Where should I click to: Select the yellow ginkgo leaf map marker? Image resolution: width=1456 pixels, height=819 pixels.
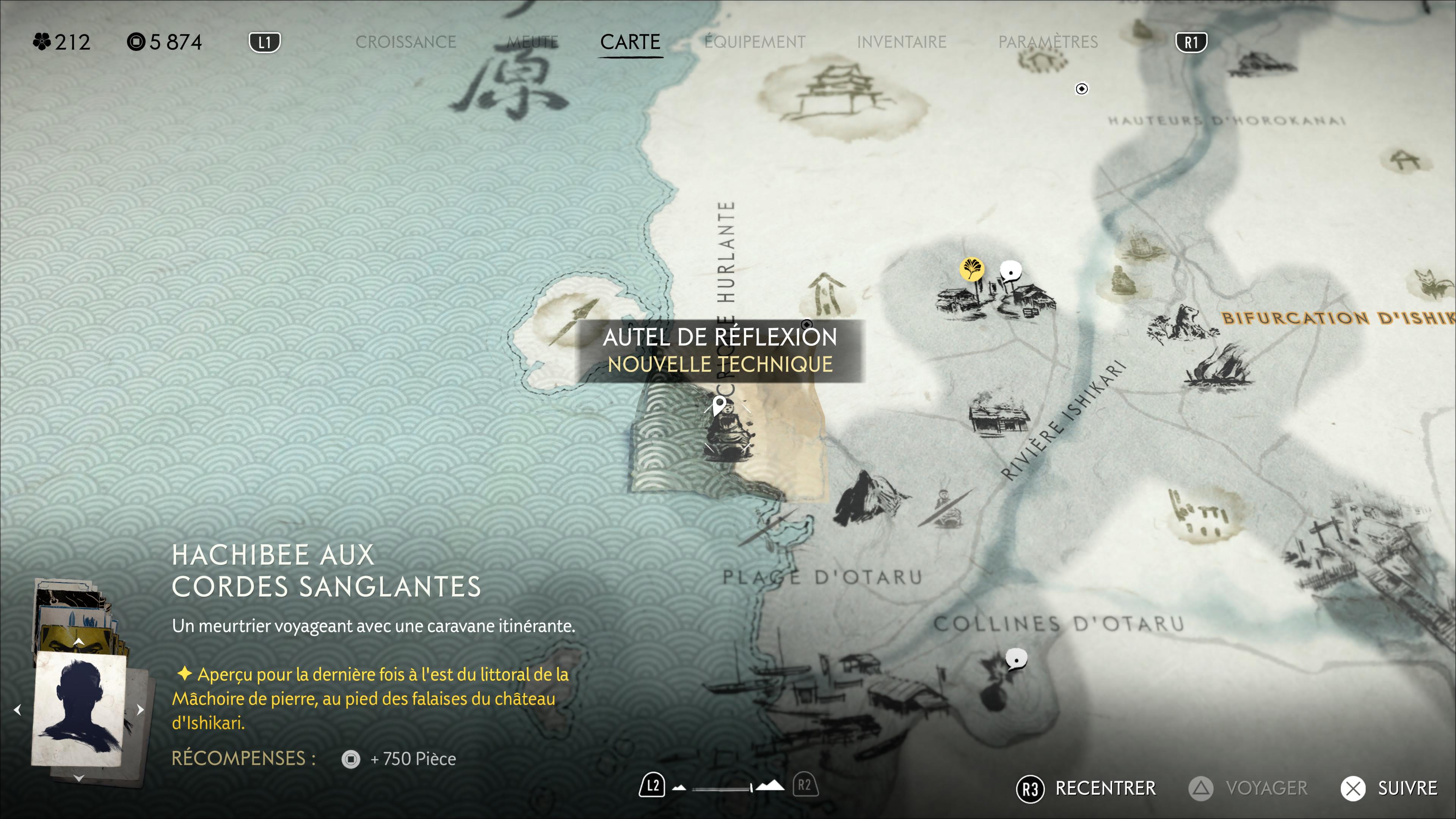pyautogui.click(x=971, y=269)
